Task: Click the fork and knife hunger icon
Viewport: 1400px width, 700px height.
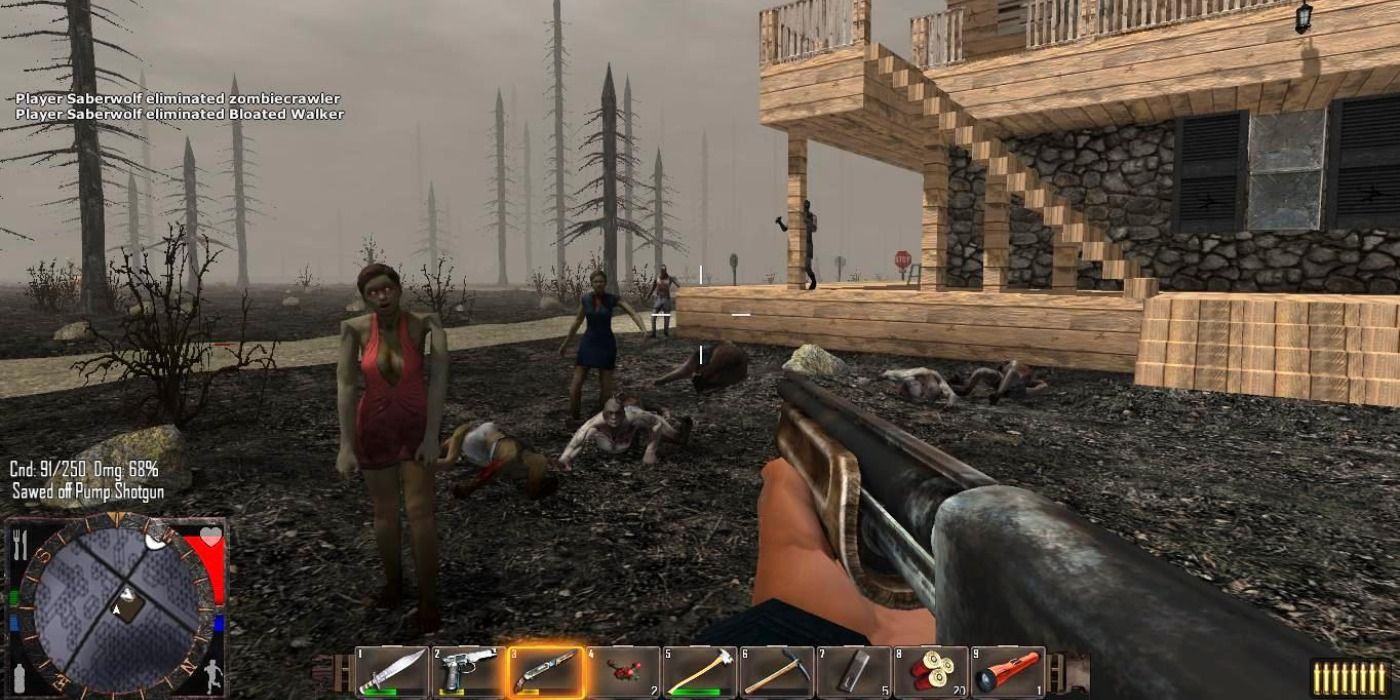Action: pos(19,541)
